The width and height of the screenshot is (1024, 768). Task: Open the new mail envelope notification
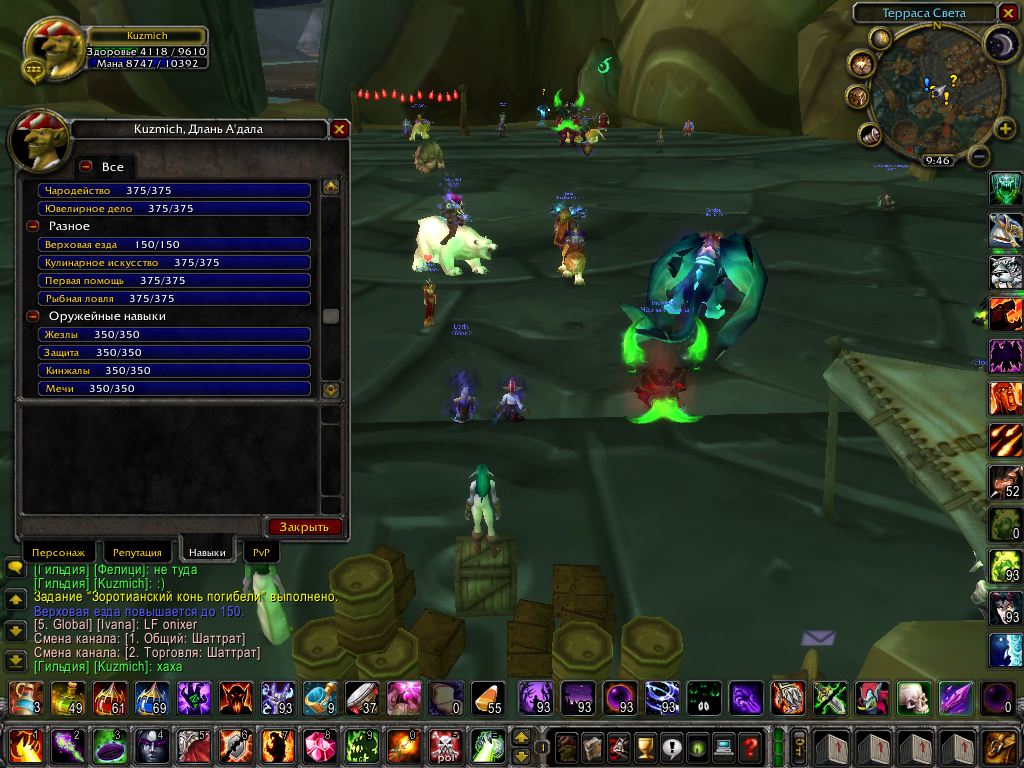[818, 637]
